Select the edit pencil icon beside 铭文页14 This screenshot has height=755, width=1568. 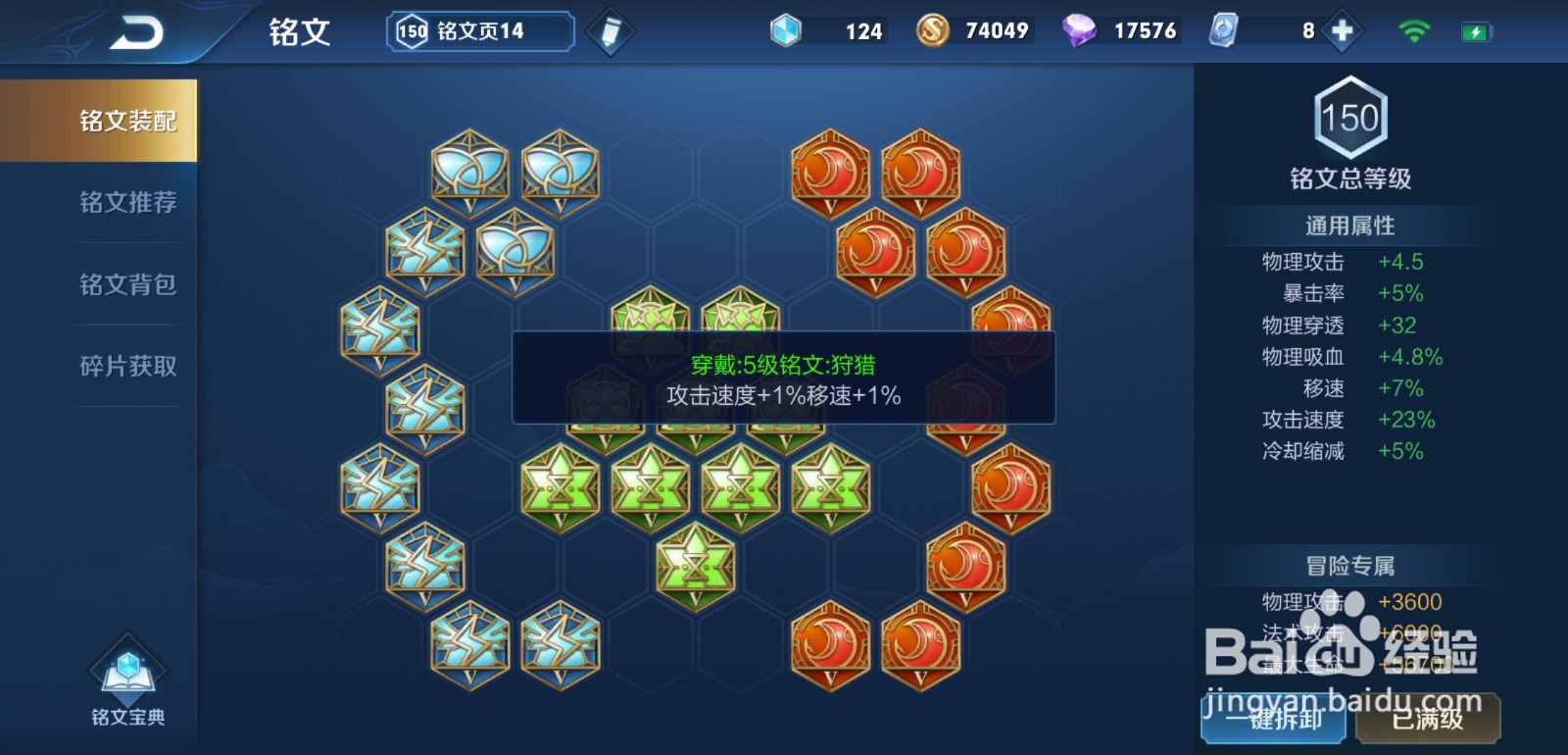610,29
